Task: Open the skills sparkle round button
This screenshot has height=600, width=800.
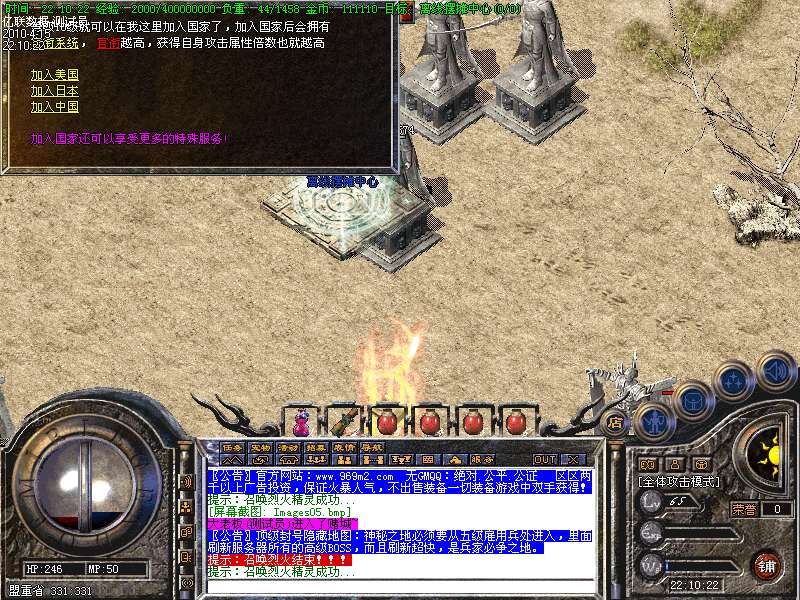Action: (x=733, y=380)
